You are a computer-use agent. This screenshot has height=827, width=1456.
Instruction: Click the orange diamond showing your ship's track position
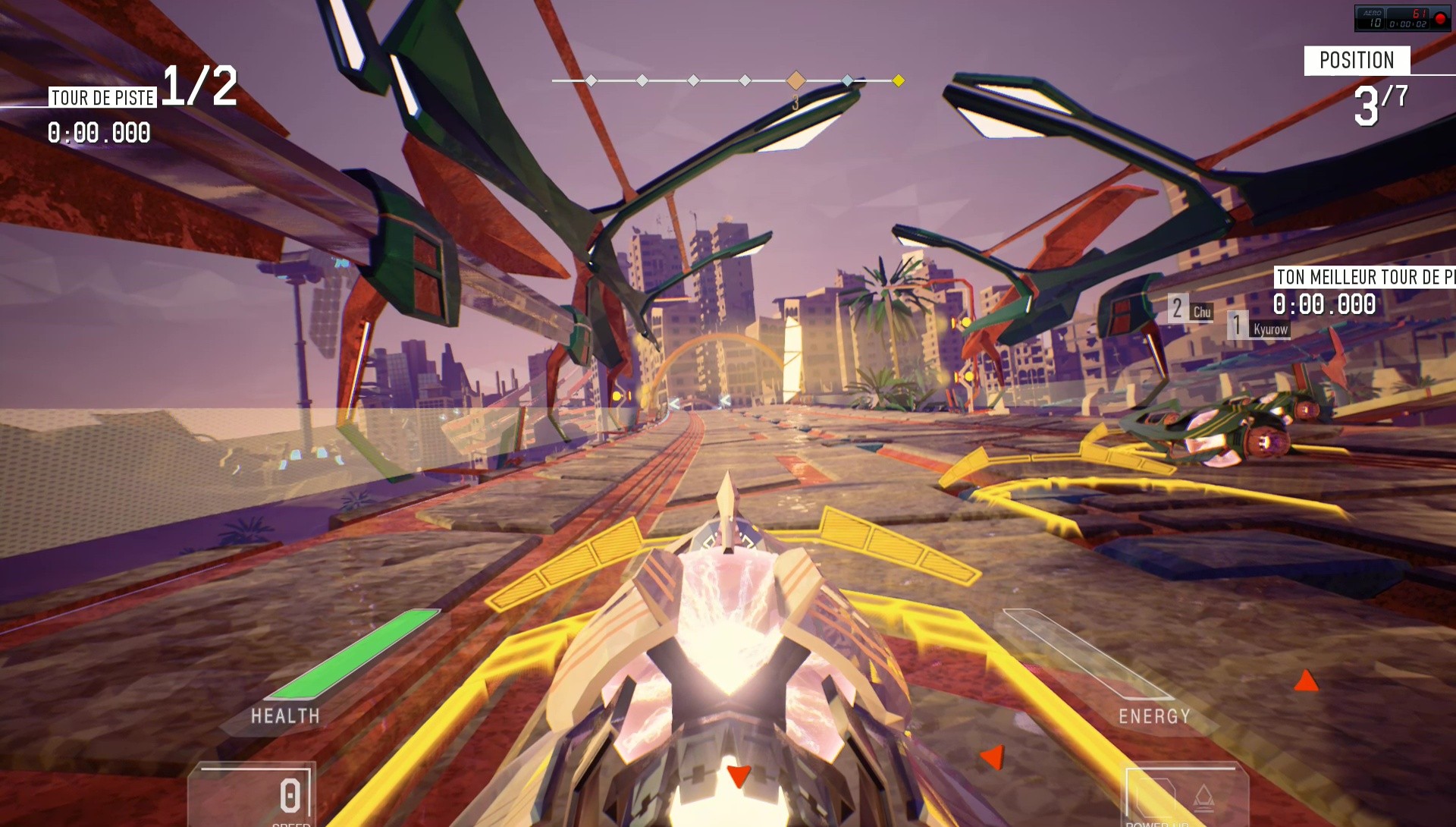pos(795,80)
